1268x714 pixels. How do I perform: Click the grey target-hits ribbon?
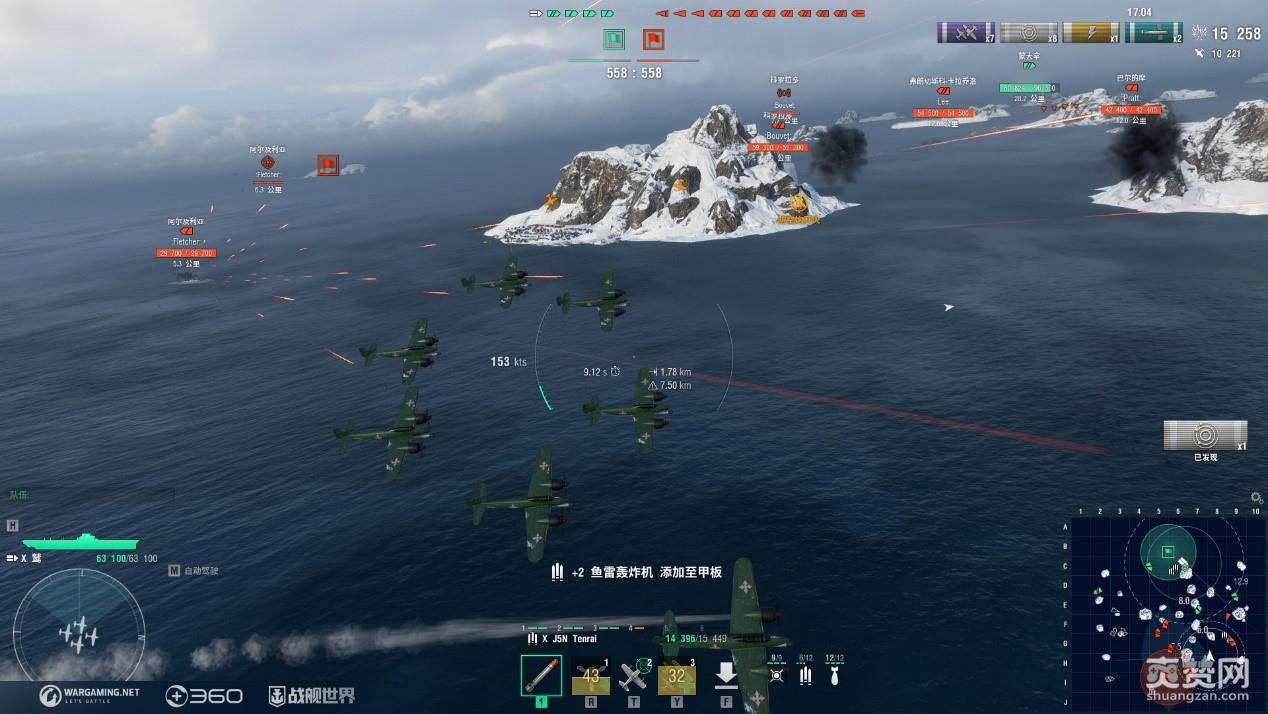[1028, 32]
